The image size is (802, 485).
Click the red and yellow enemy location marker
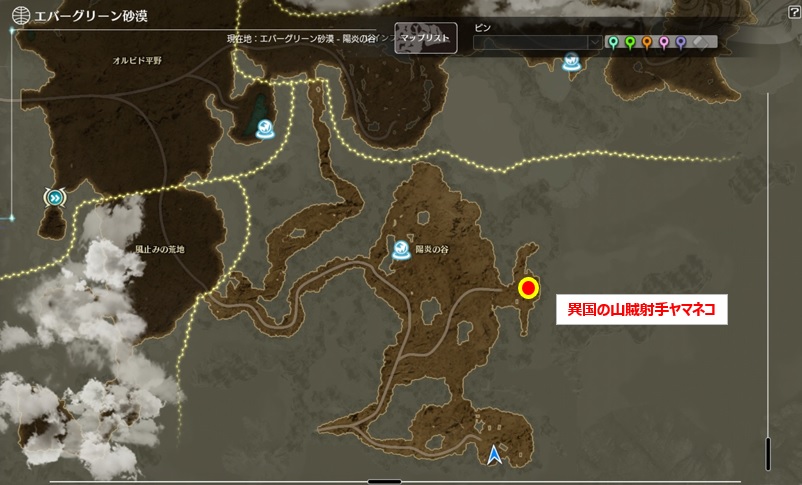coord(528,289)
